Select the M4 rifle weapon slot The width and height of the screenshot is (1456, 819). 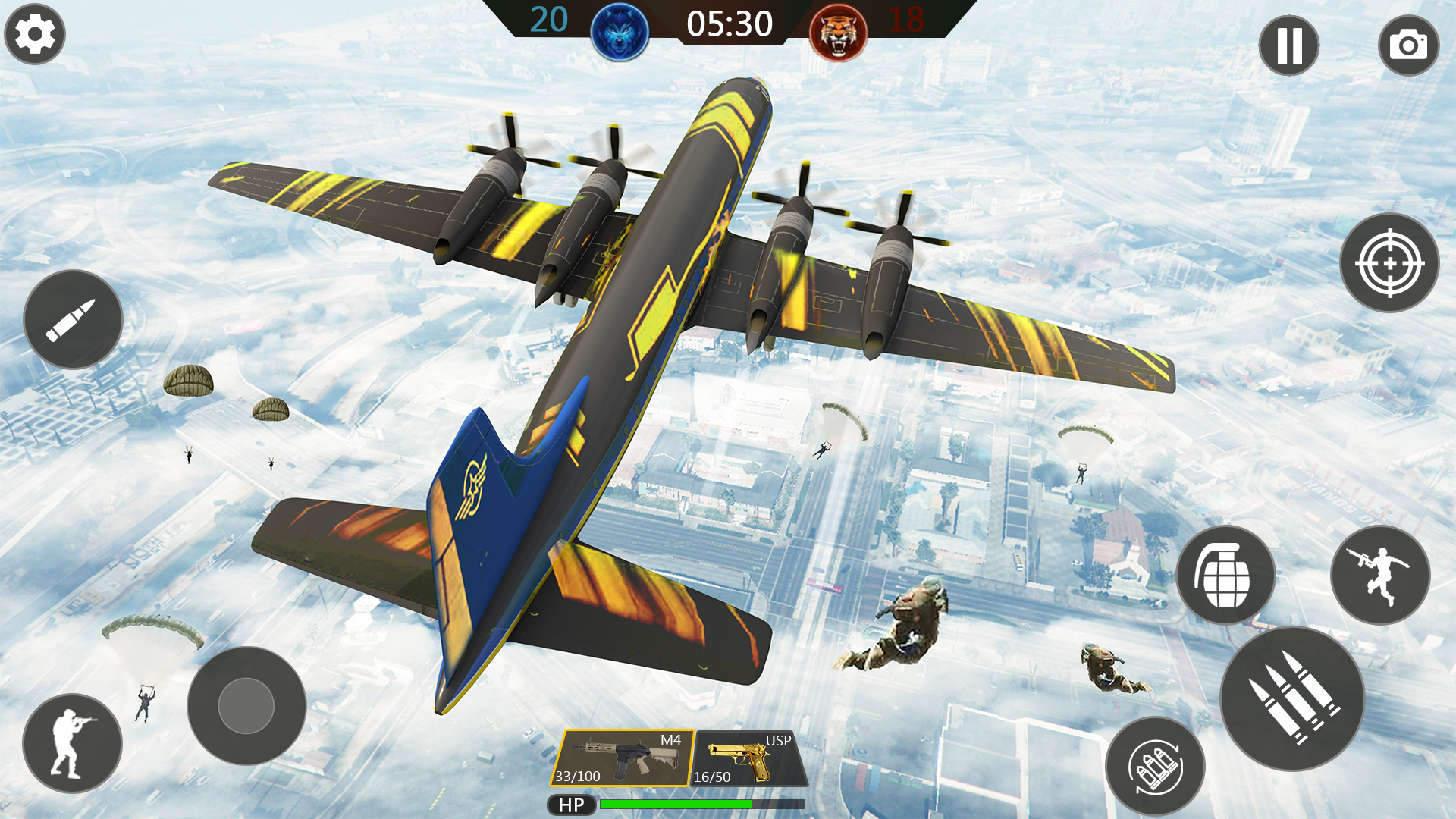[622, 758]
